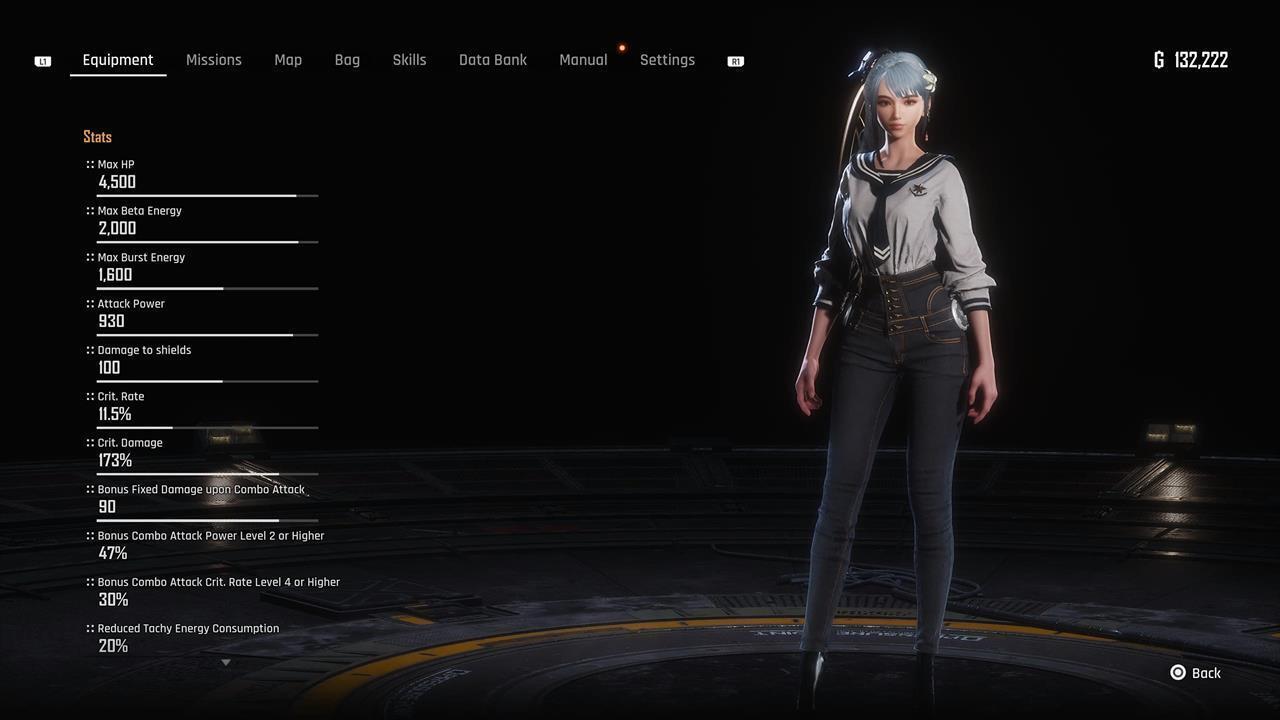This screenshot has width=1280, height=720.
Task: Click the G currency icon beside 132,222
Action: coord(1158,60)
